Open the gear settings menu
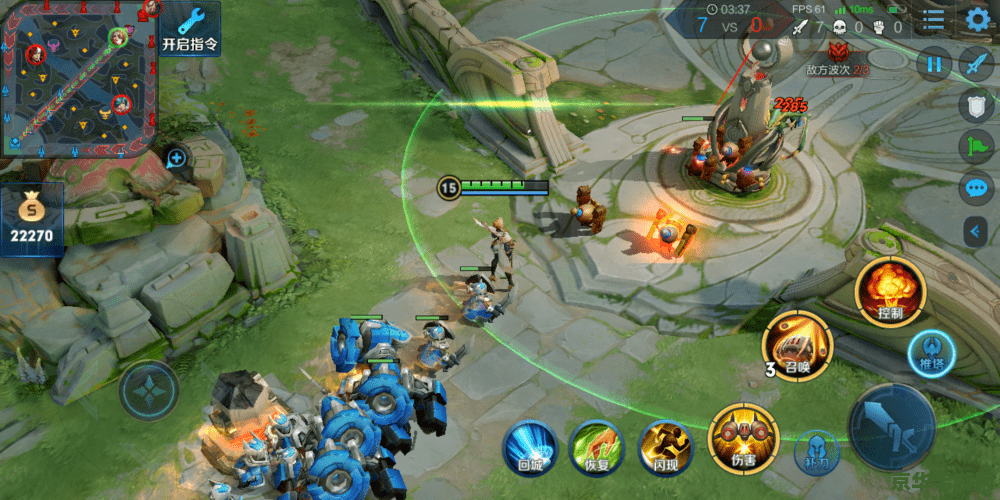 [977, 19]
